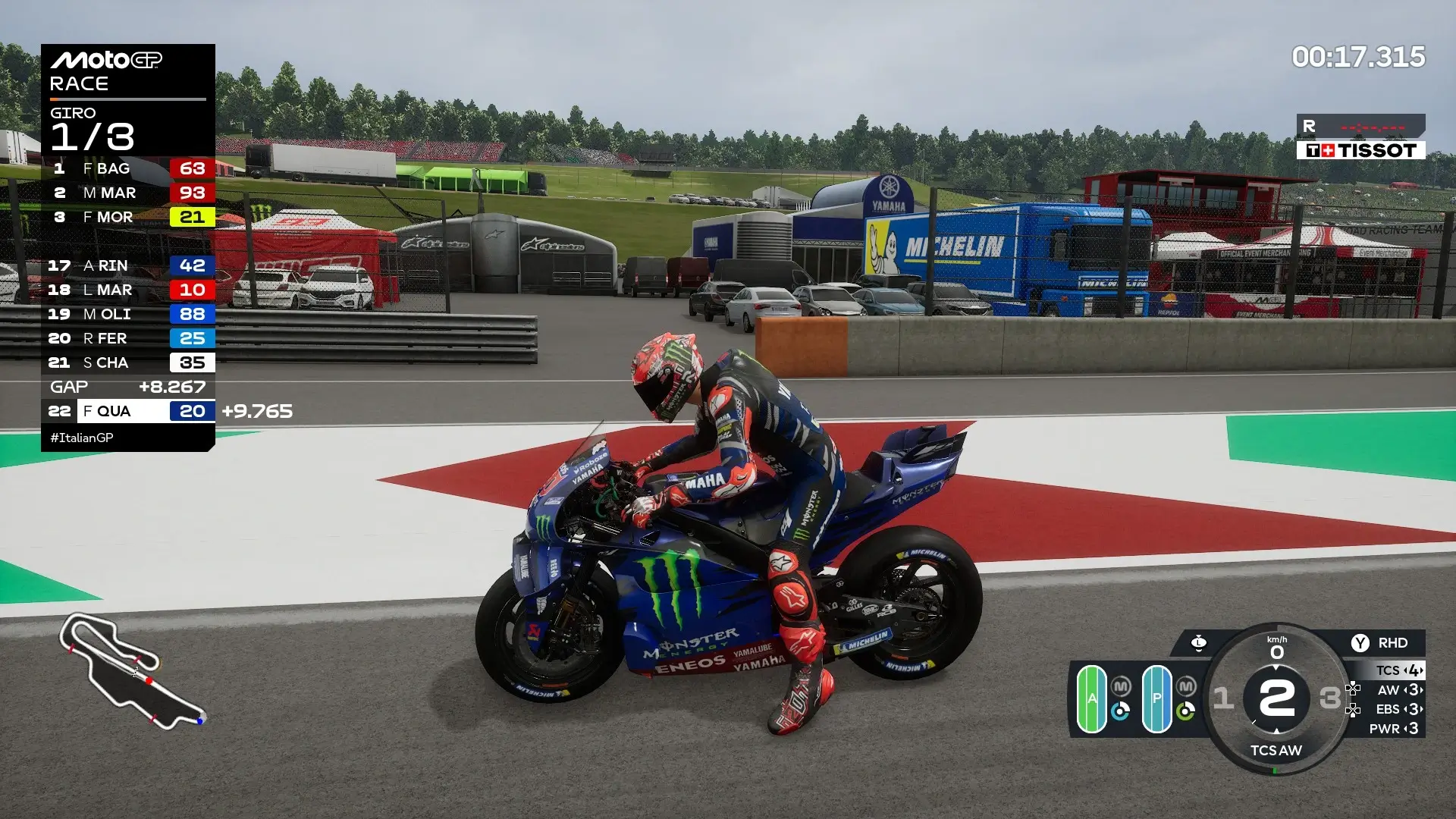Screen dimensions: 1456x819
Task: Pick F MOR row in leaderboard
Action: 127,217
